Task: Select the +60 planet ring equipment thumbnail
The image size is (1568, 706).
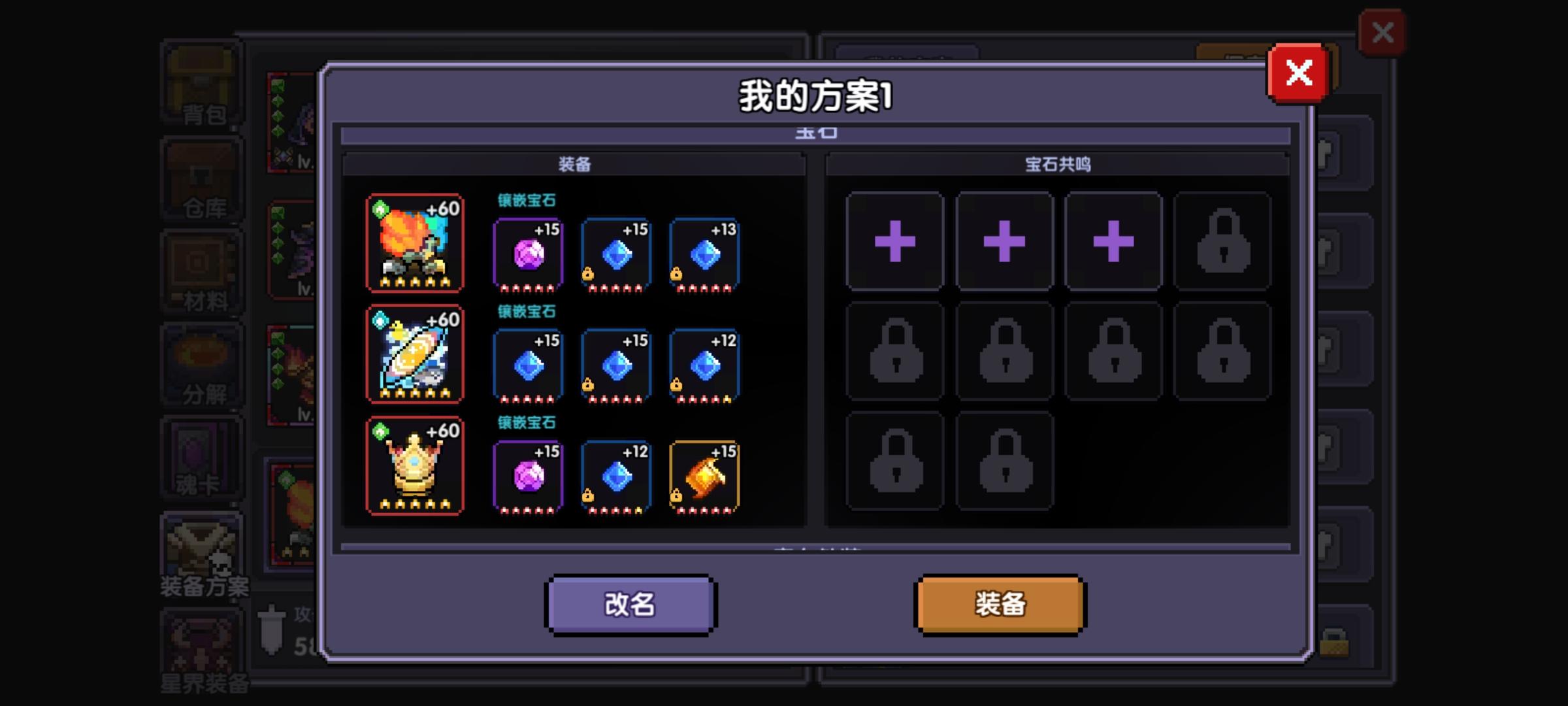Action: click(x=414, y=353)
